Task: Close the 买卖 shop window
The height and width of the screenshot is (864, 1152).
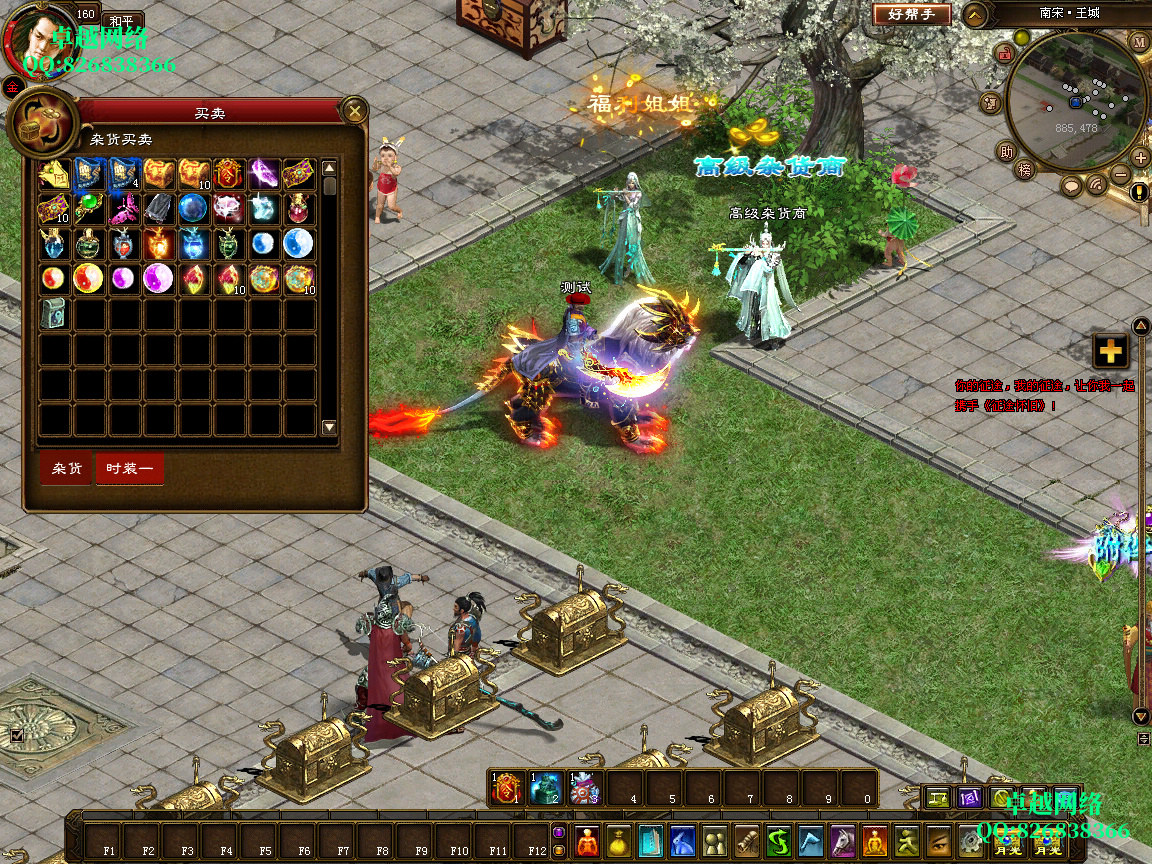Action: [354, 110]
